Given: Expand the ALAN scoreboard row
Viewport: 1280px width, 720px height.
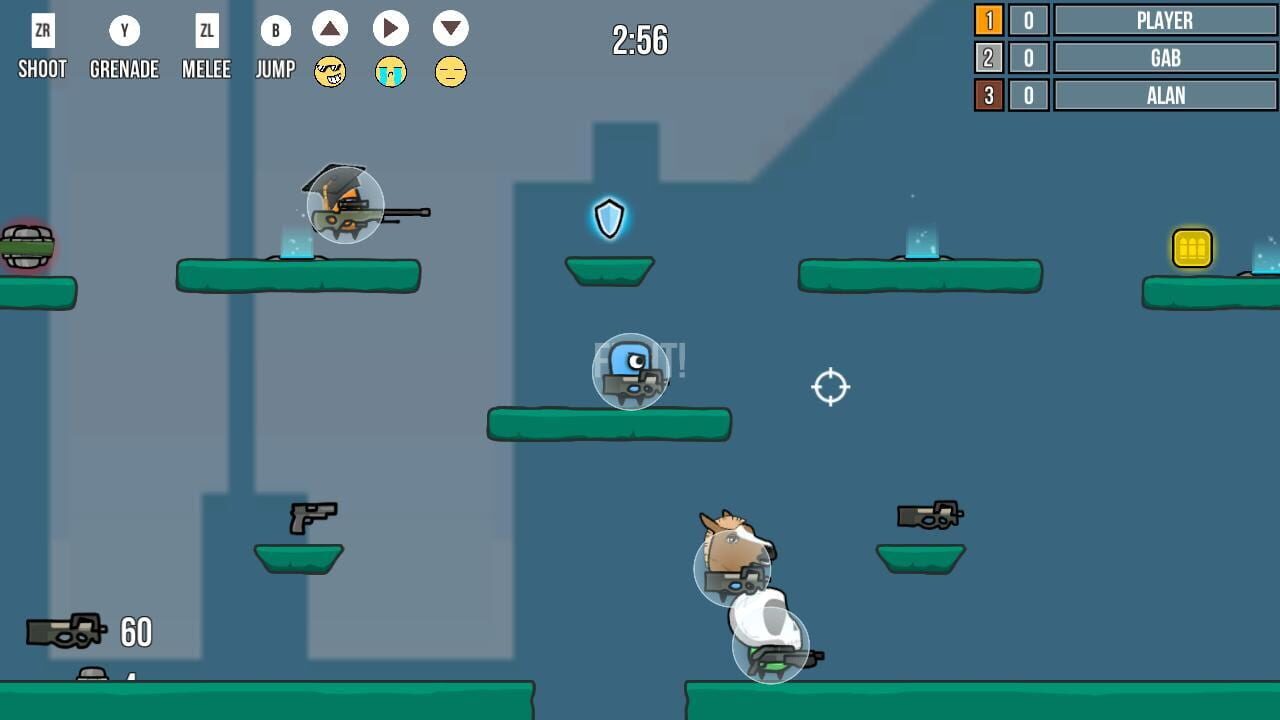Looking at the screenshot, I should pyautogui.click(x=1165, y=95).
